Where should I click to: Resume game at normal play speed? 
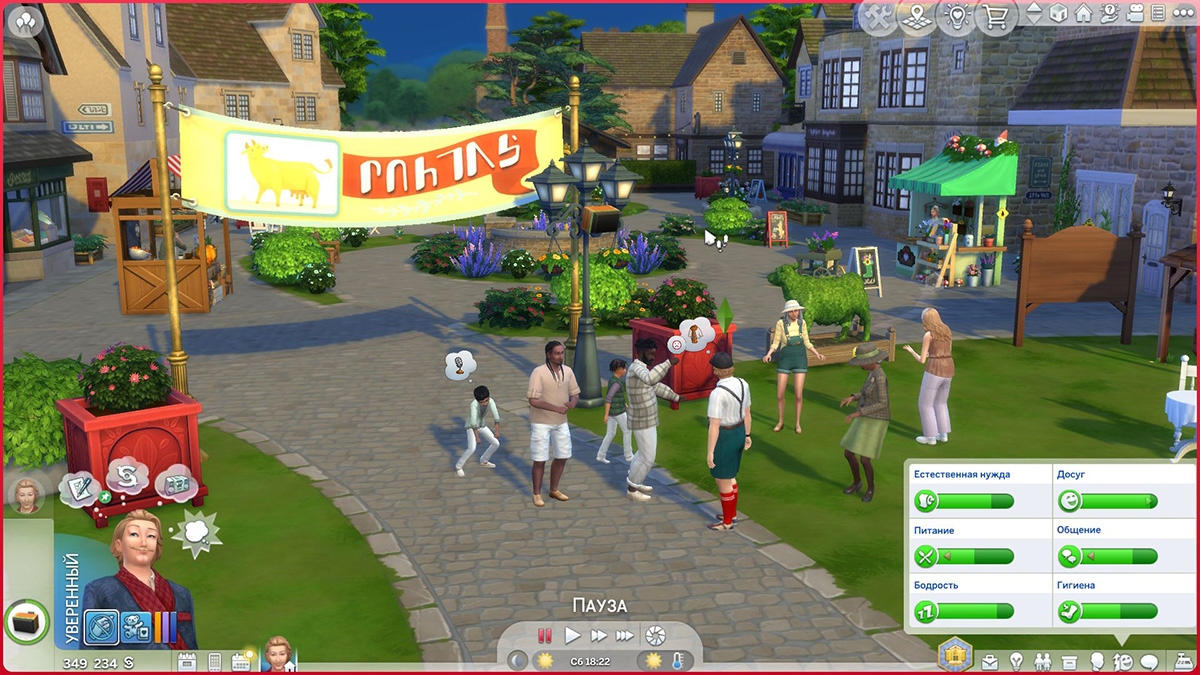coord(572,635)
